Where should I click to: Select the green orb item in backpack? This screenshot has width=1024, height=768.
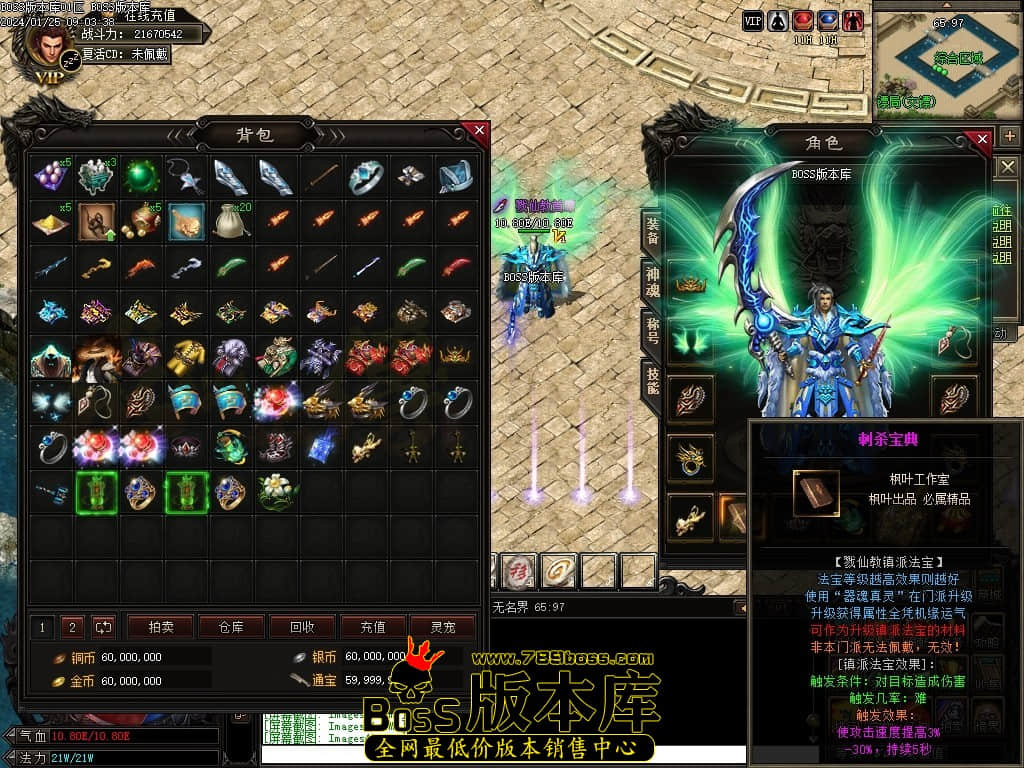(141, 177)
